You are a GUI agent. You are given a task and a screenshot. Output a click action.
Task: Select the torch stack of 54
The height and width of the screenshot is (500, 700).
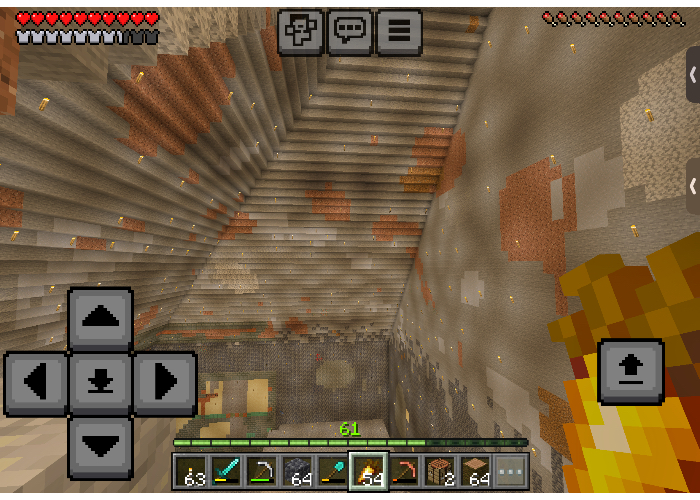369,471
